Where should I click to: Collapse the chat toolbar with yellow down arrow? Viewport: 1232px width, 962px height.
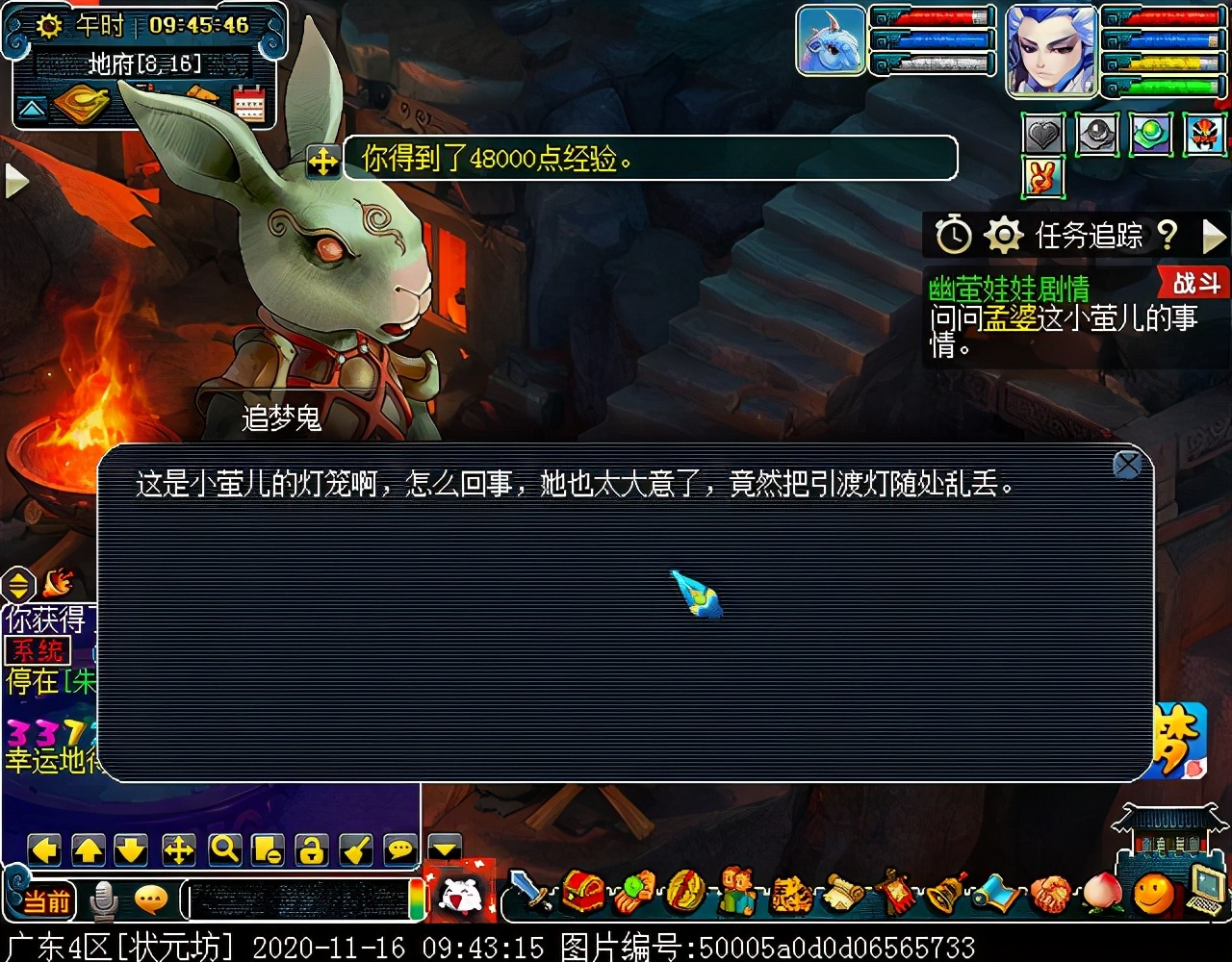(x=444, y=850)
